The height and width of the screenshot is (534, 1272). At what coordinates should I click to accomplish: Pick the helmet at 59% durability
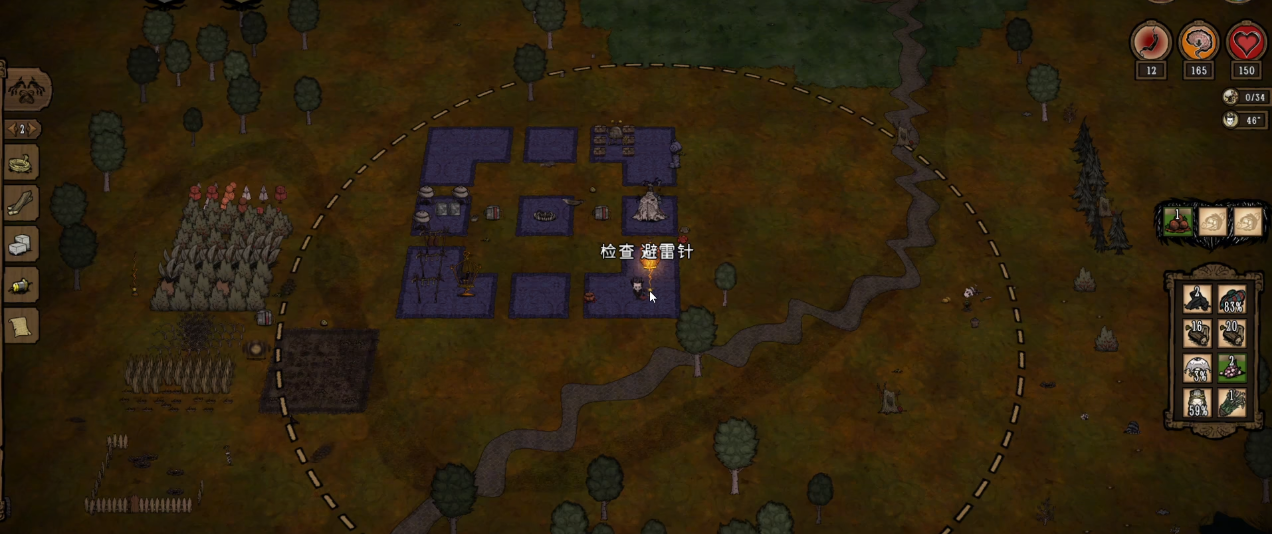(x=1197, y=403)
